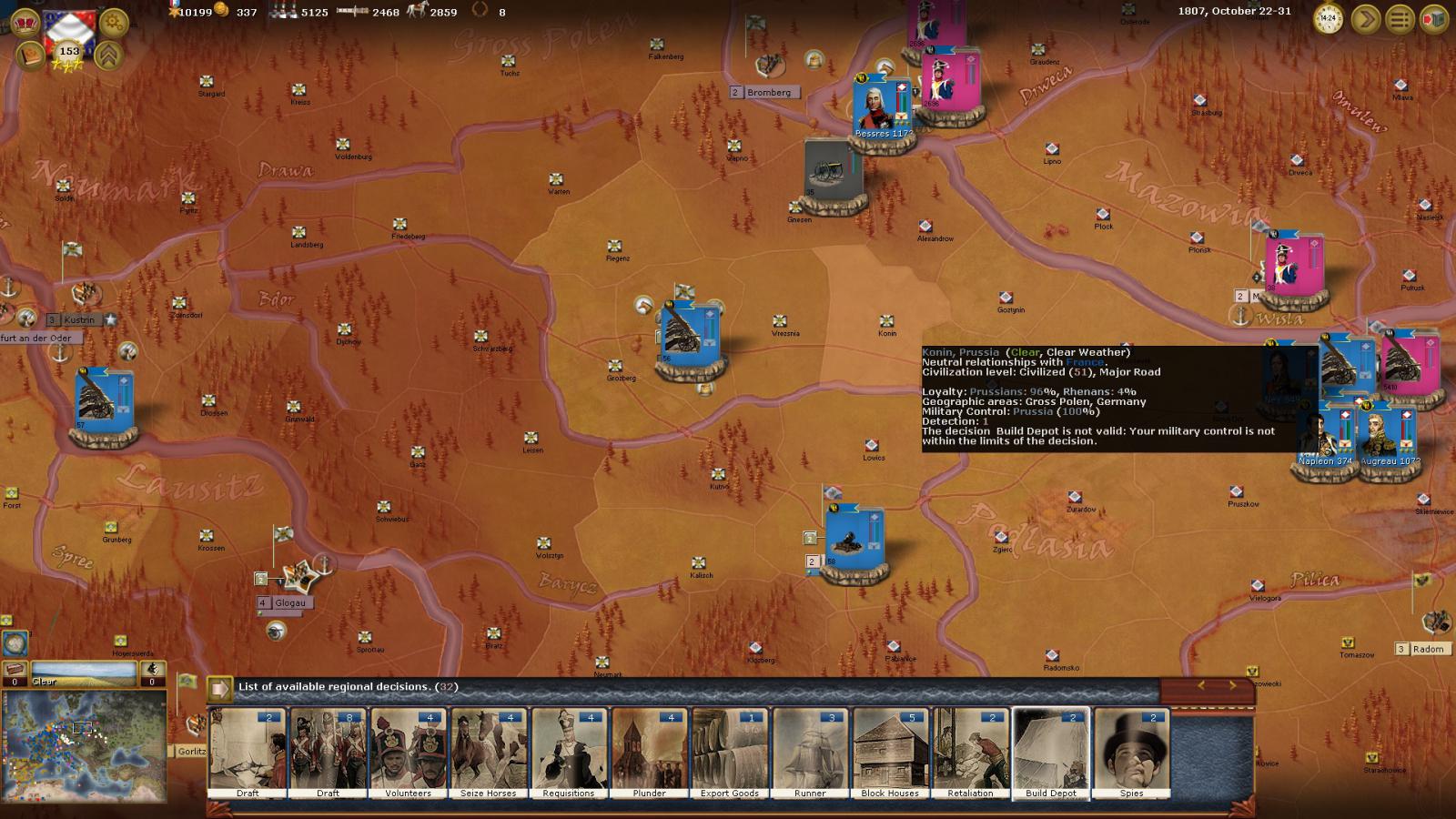Pick the Requisitions decision card
Image resolution: width=1456 pixels, height=819 pixels.
pos(569,753)
